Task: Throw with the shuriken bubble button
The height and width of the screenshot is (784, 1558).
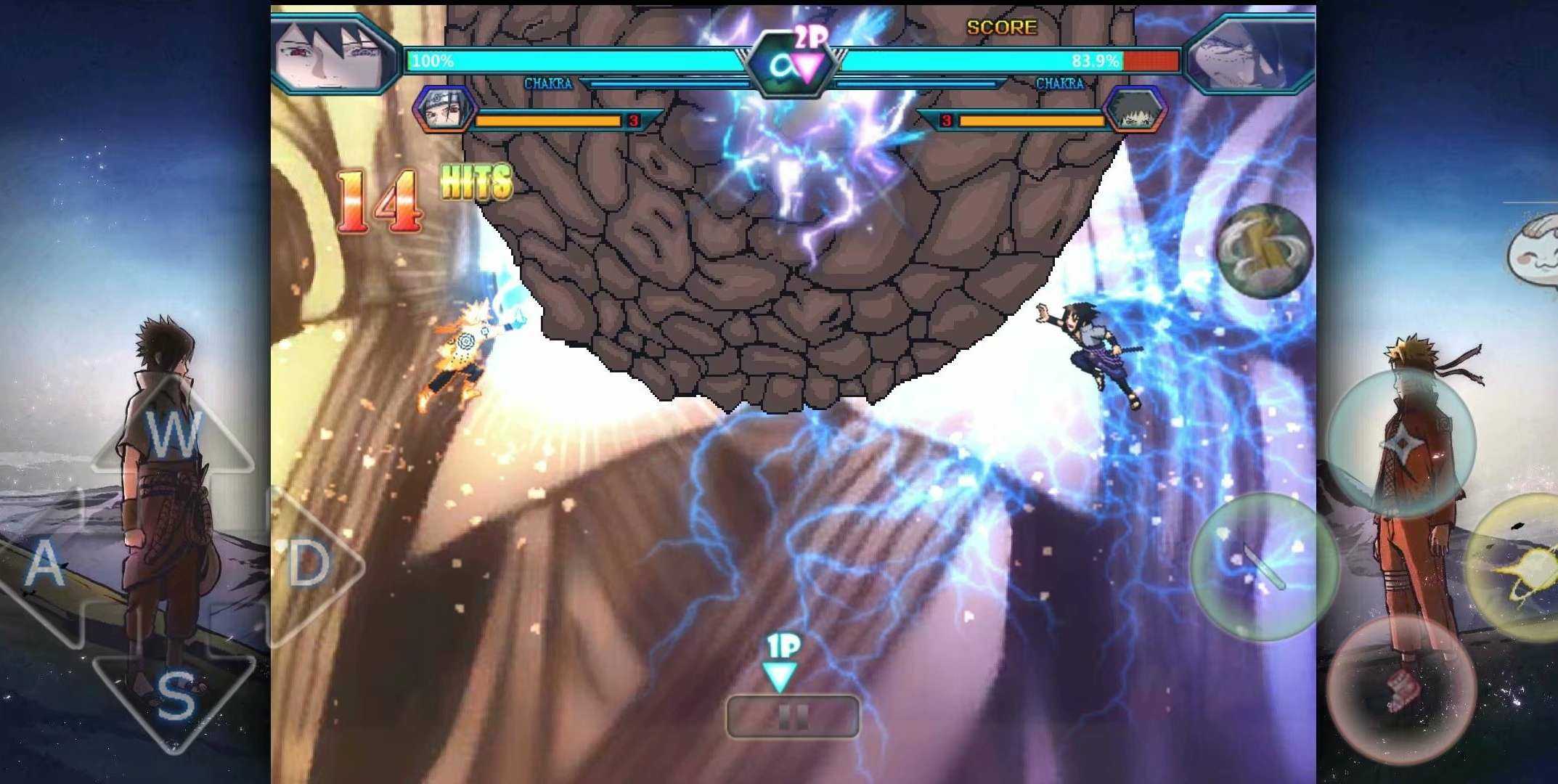Action: pyautogui.click(x=1401, y=443)
